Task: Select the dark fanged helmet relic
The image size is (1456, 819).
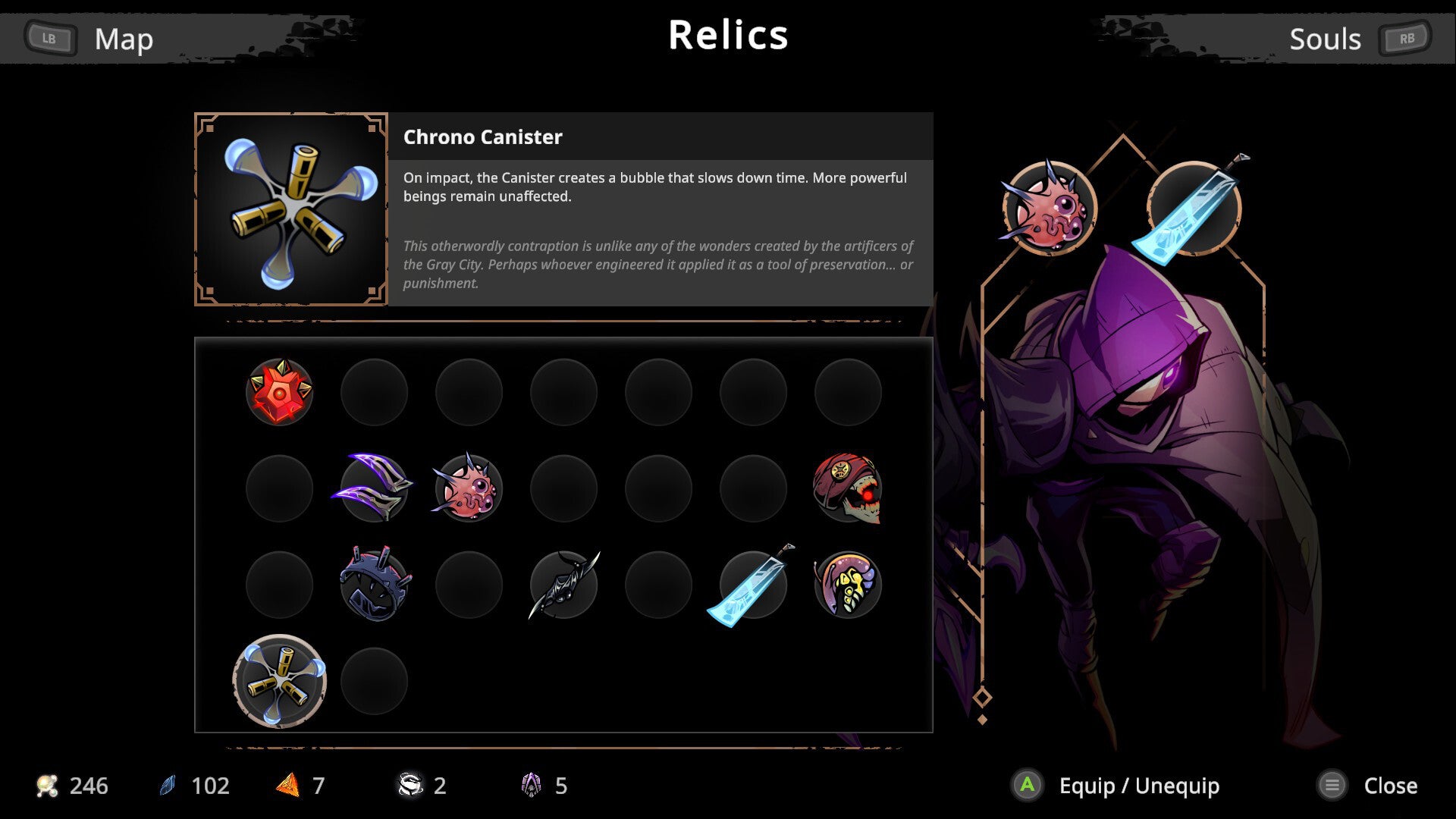Action: (375, 585)
